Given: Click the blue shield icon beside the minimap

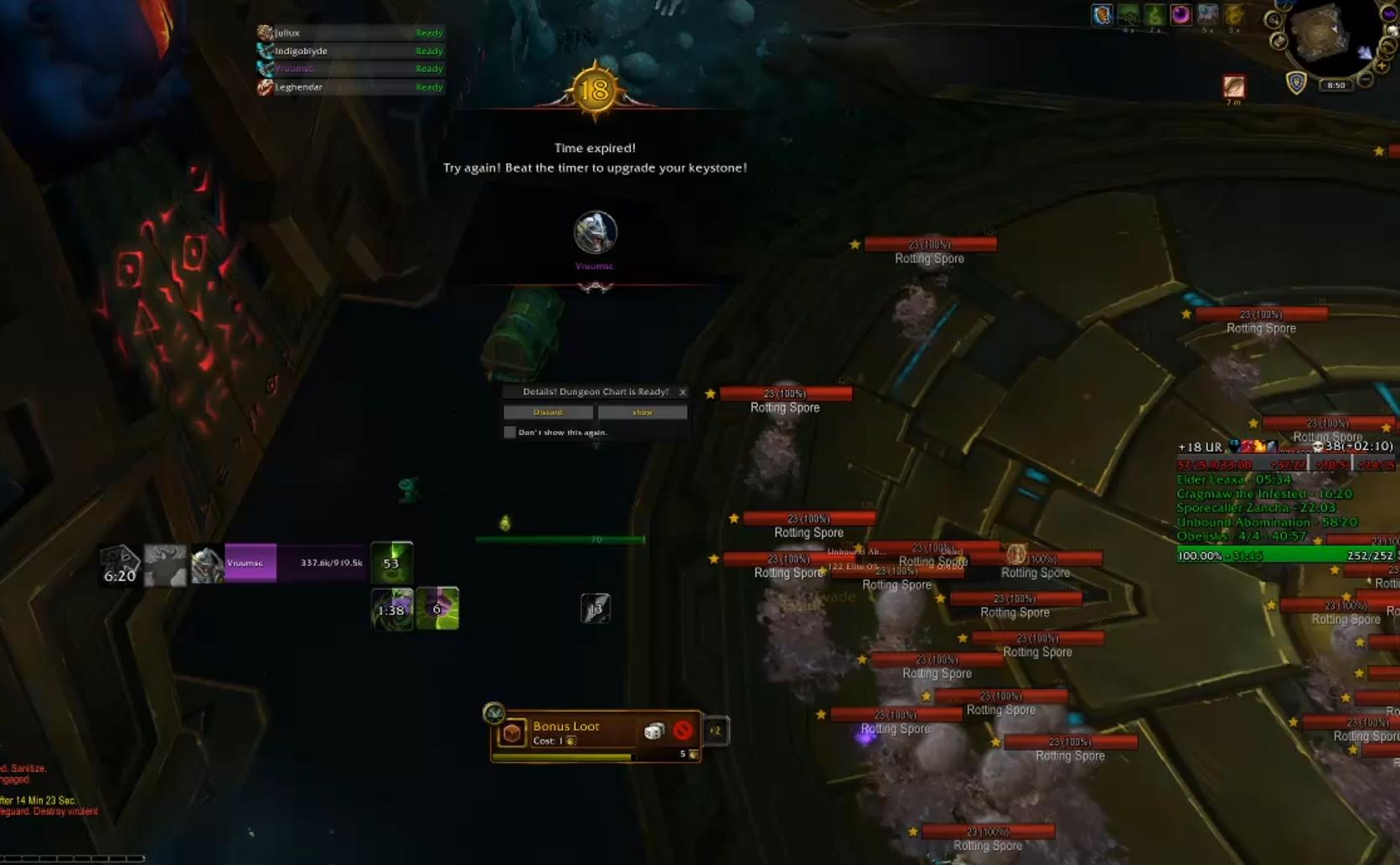Looking at the screenshot, I should pos(1296,83).
